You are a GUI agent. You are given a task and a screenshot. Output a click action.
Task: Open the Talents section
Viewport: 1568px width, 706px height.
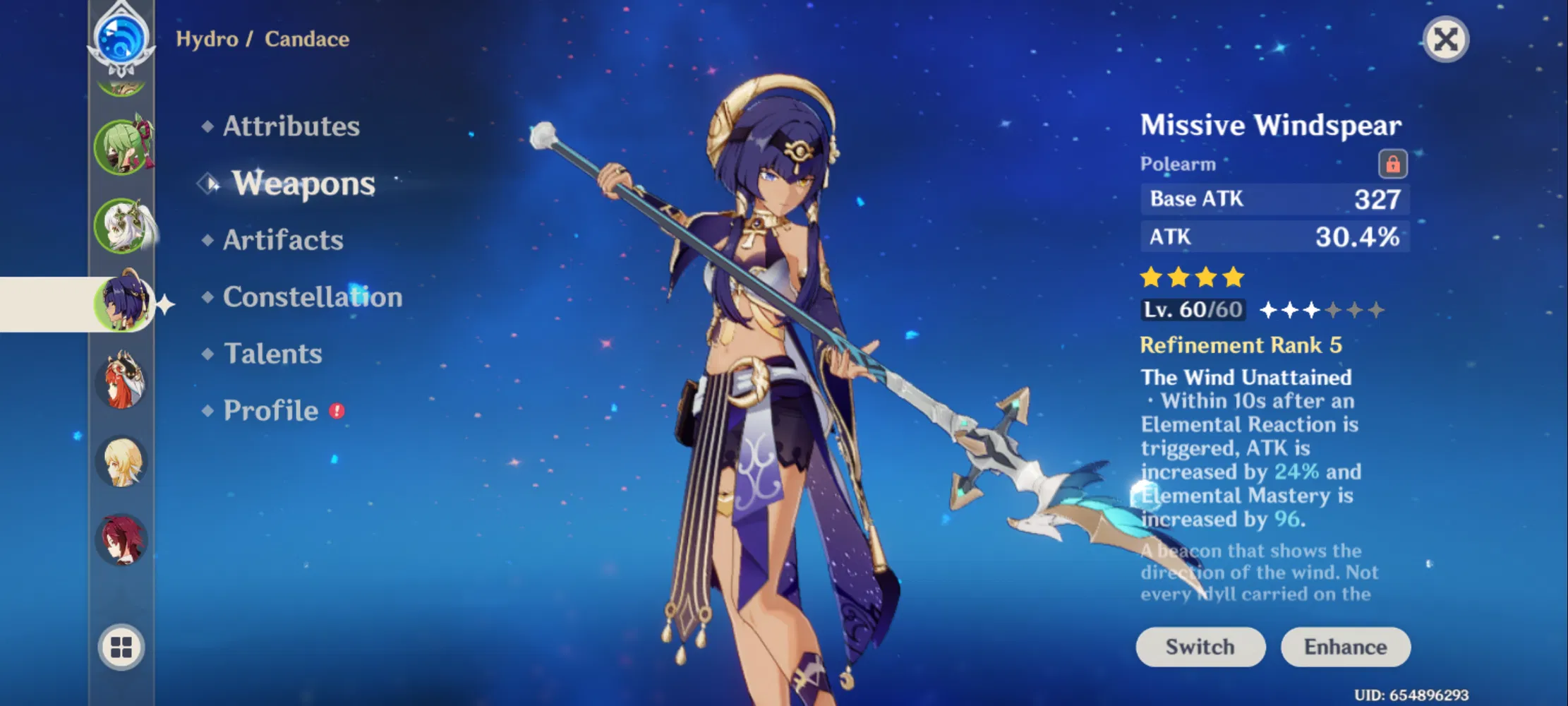tap(272, 354)
